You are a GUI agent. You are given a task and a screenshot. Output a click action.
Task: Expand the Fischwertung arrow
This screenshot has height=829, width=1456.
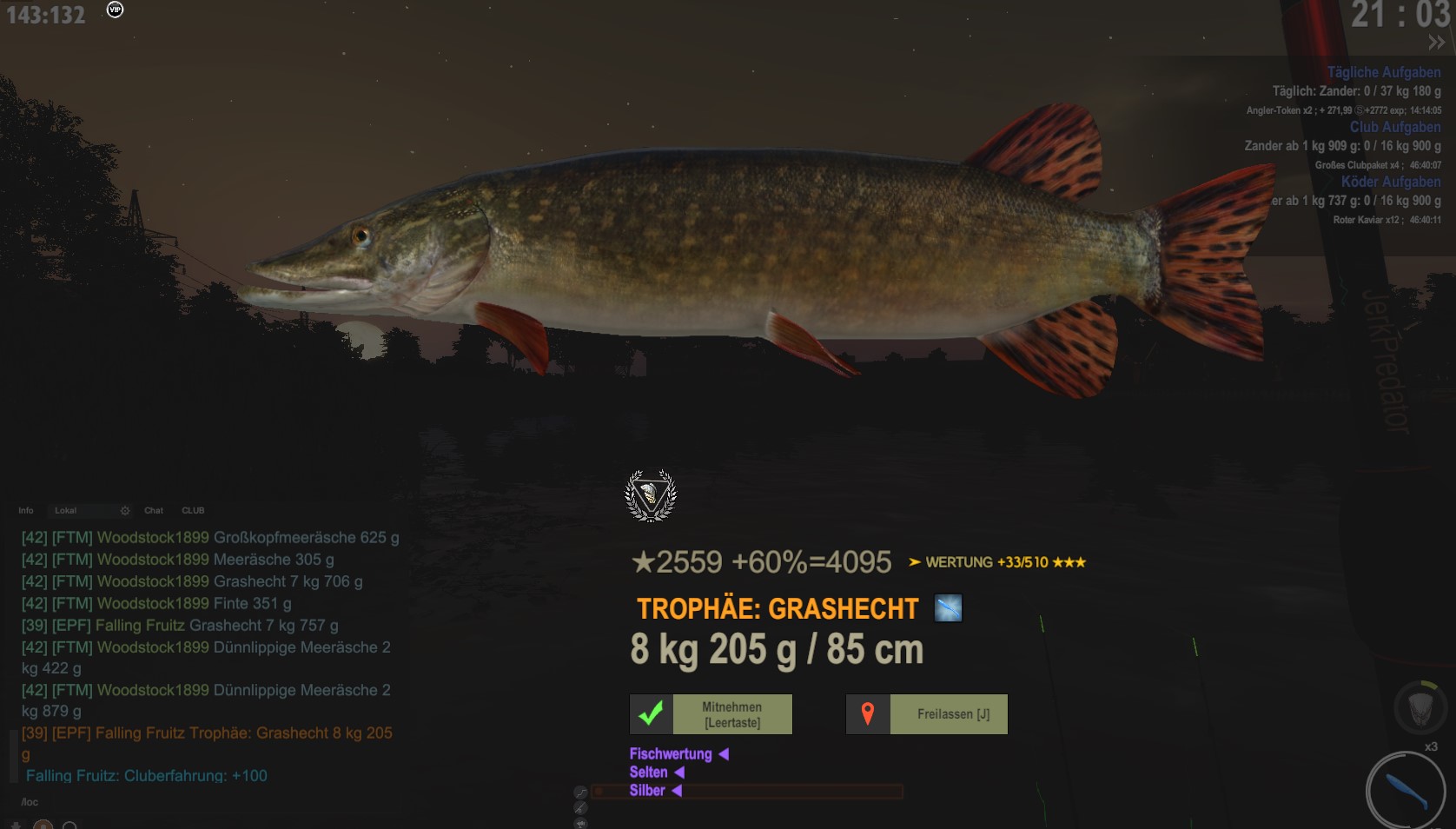tap(724, 754)
